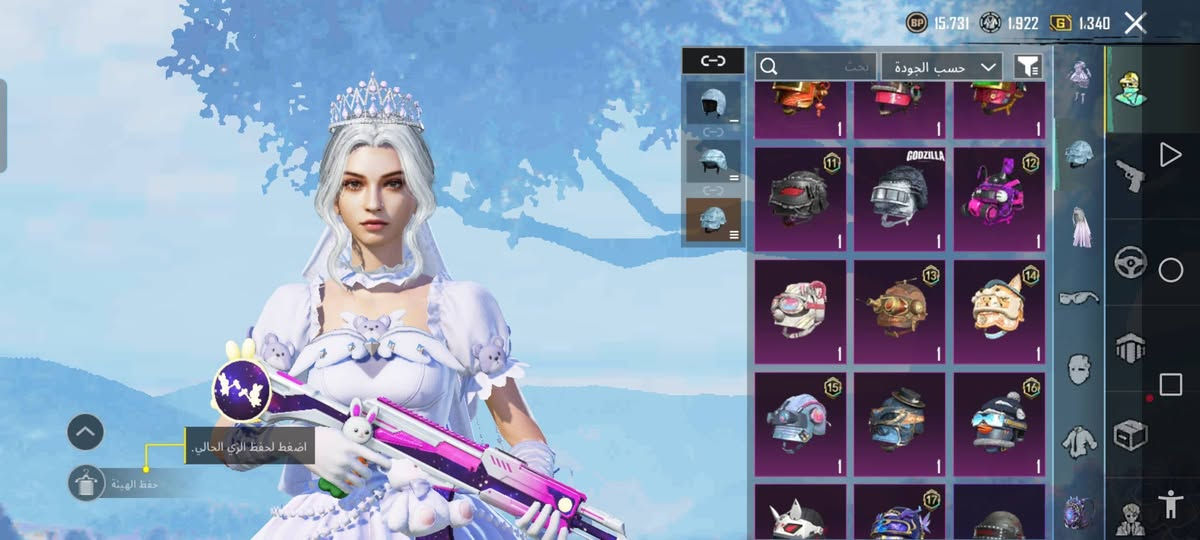
Task: Click the search field above the helmet grid
Action: 816,66
